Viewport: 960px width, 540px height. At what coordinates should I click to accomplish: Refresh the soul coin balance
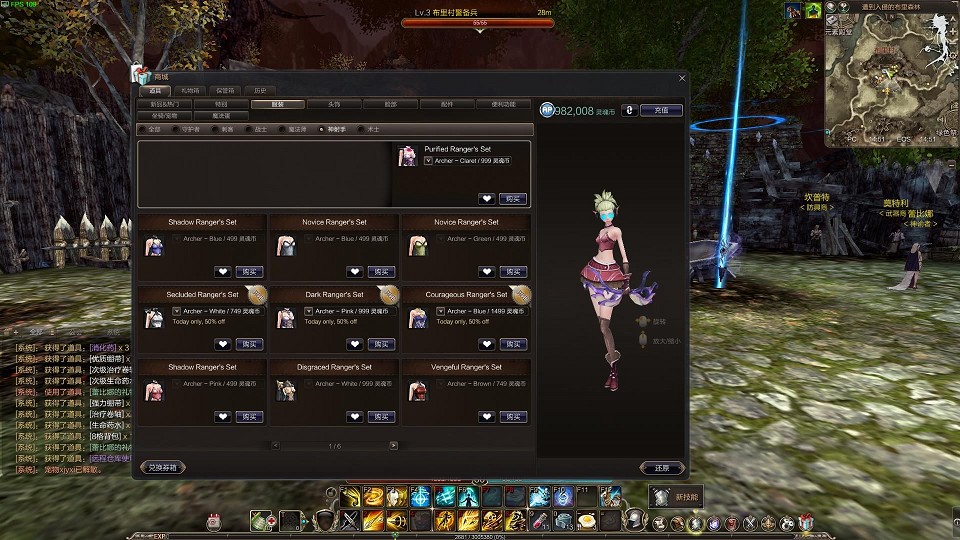(628, 110)
